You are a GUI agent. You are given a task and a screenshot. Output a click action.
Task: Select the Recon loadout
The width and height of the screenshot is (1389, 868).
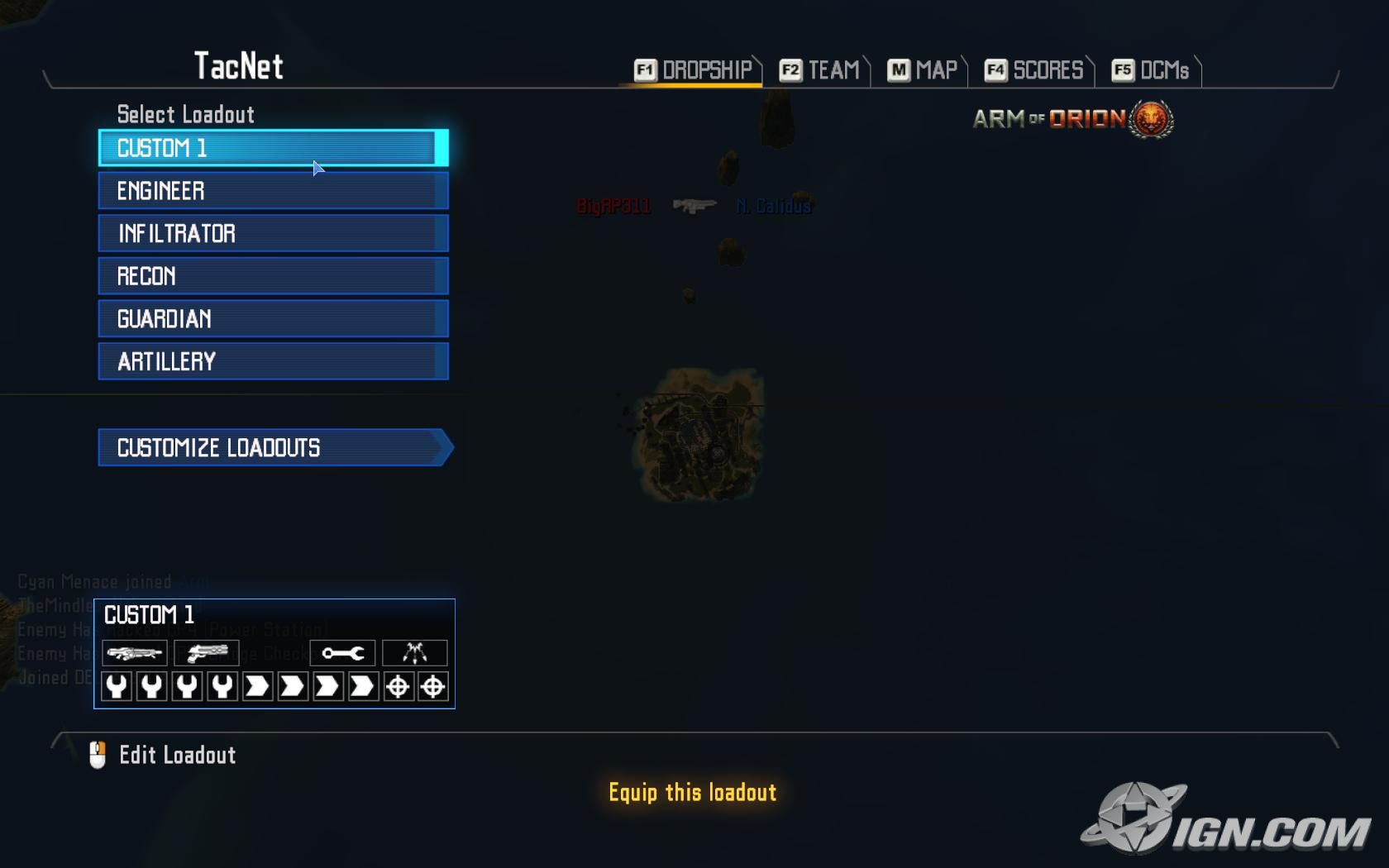coord(273,276)
